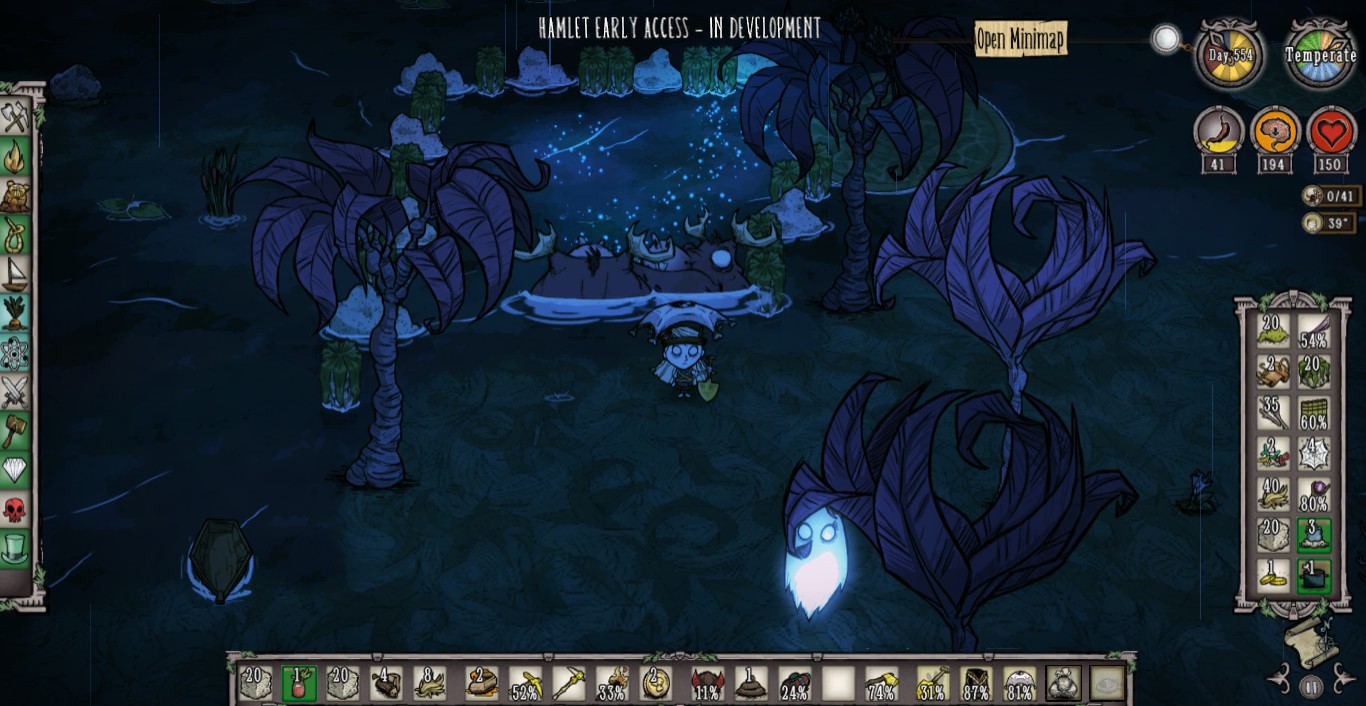This screenshot has width=1366, height=706.
Task: Select the golden pickaxe hotbar slot
Action: point(567,683)
